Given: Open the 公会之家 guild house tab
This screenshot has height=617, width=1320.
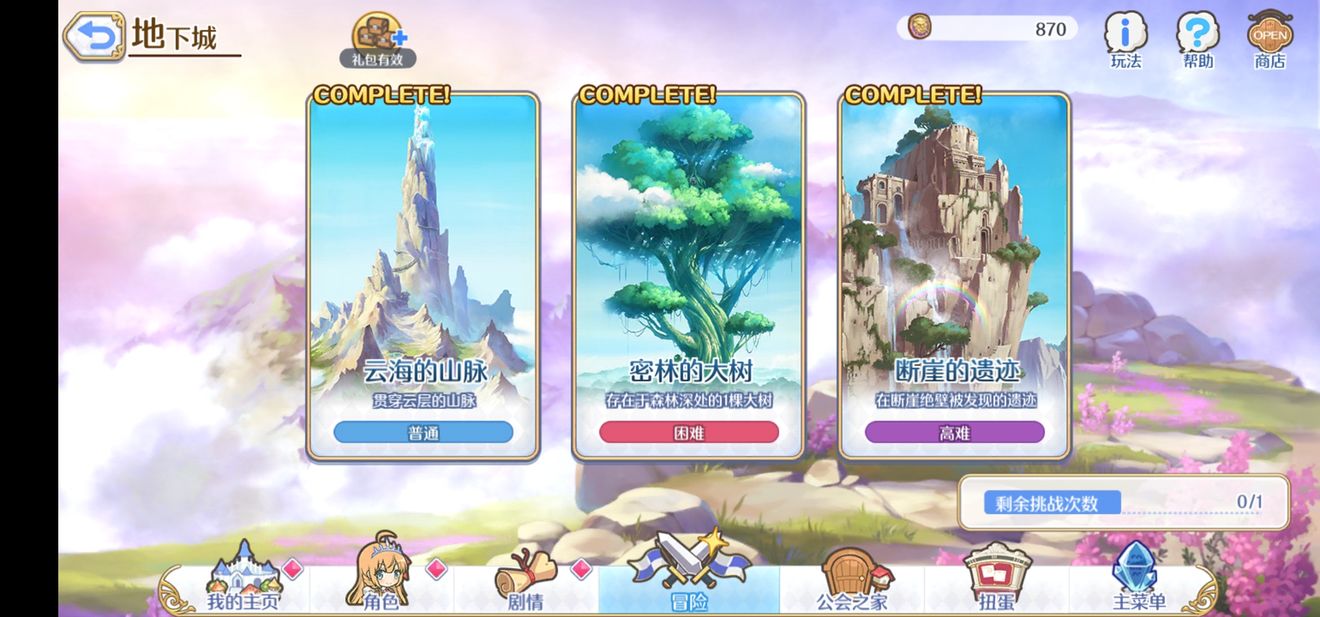Looking at the screenshot, I should point(852,580).
